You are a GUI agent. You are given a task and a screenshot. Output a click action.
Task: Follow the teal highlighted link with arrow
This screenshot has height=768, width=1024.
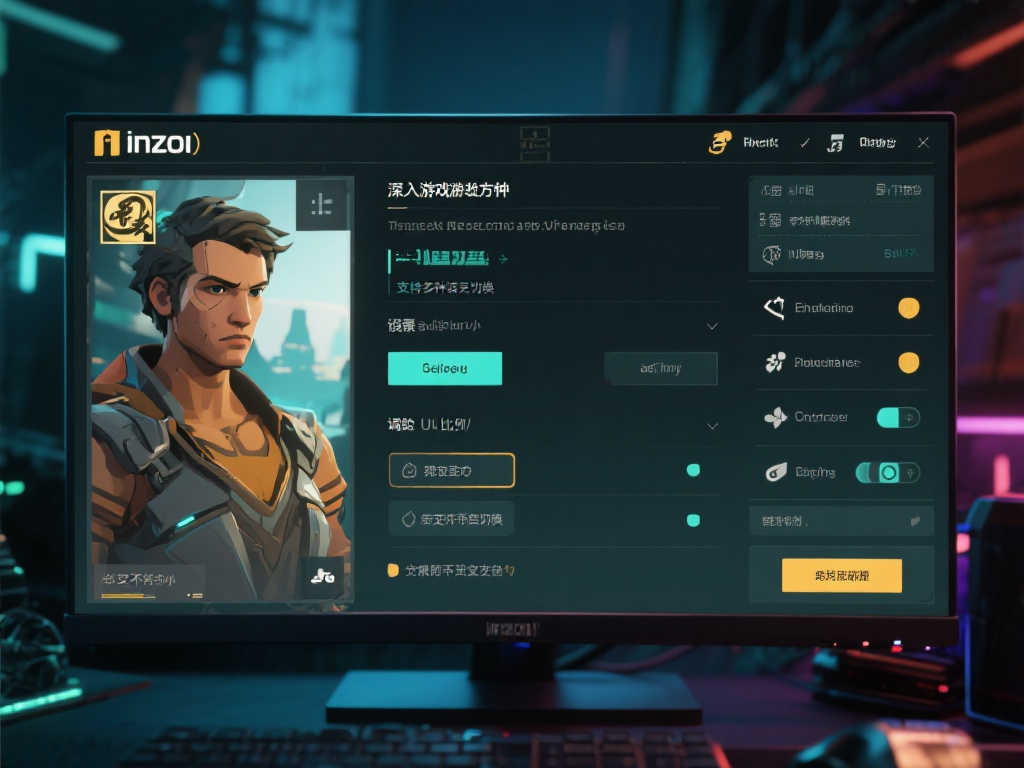(445, 259)
